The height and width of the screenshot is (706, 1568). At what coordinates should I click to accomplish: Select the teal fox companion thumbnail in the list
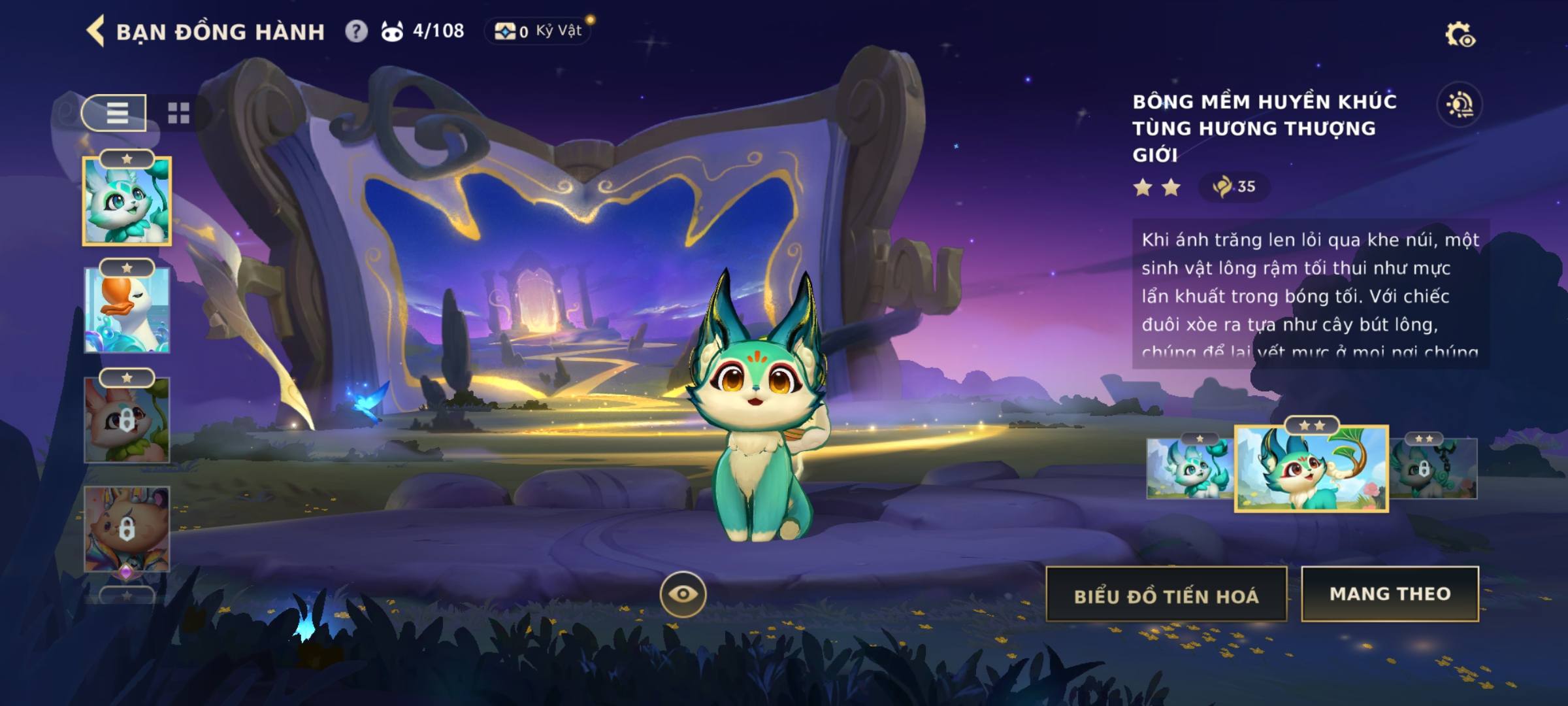pos(127,201)
